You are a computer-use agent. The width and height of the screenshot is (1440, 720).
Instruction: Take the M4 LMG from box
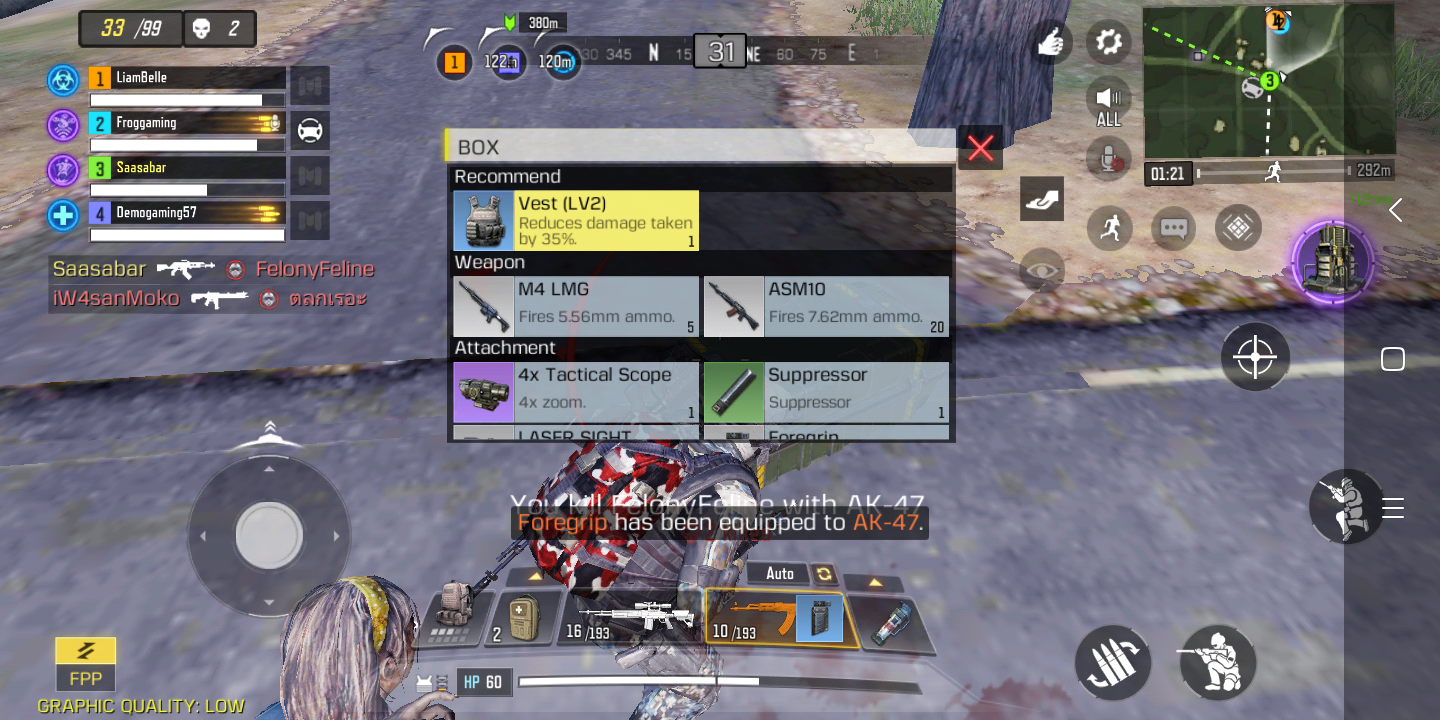[x=575, y=306]
